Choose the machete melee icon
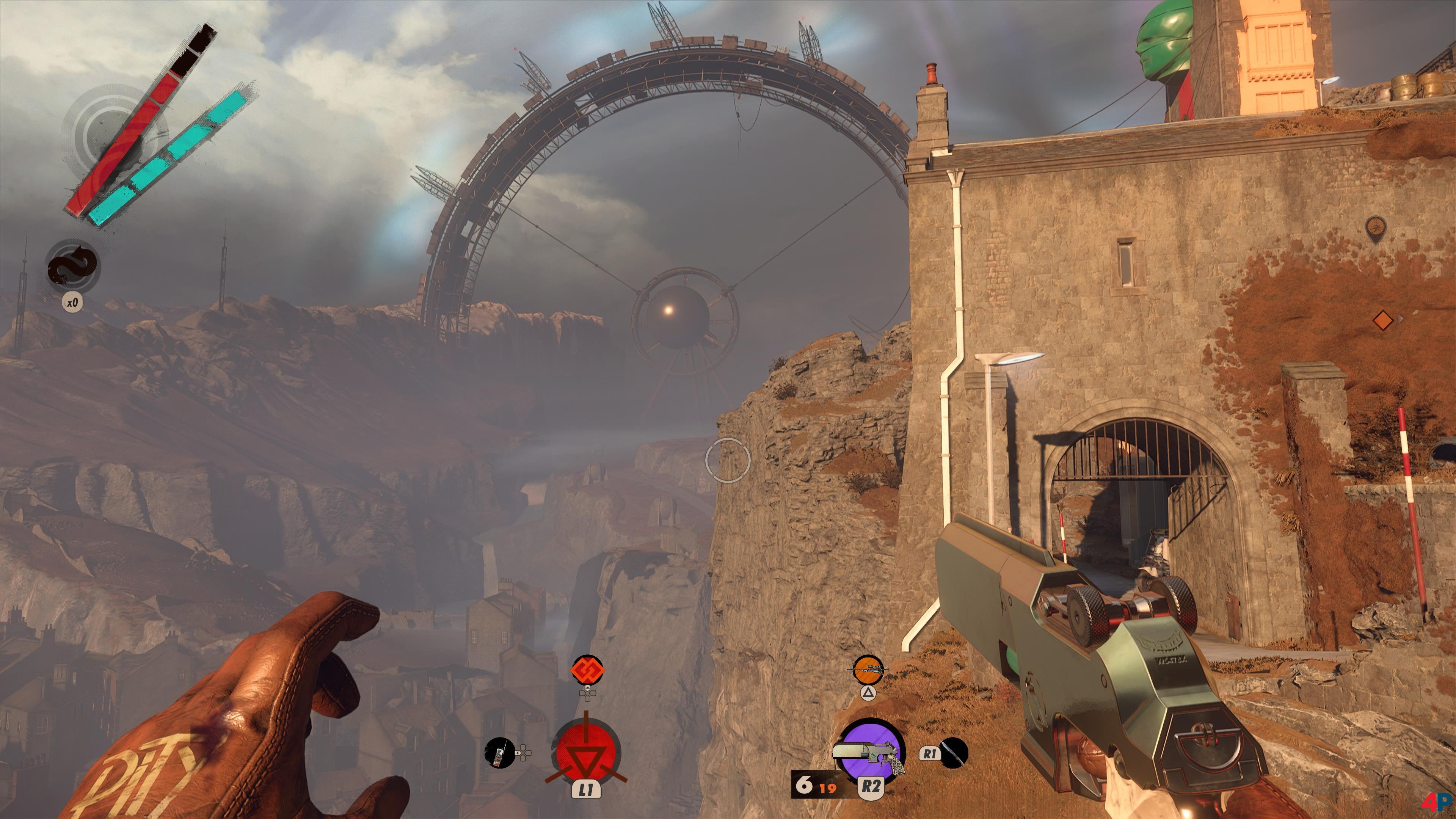 pyautogui.click(x=954, y=753)
